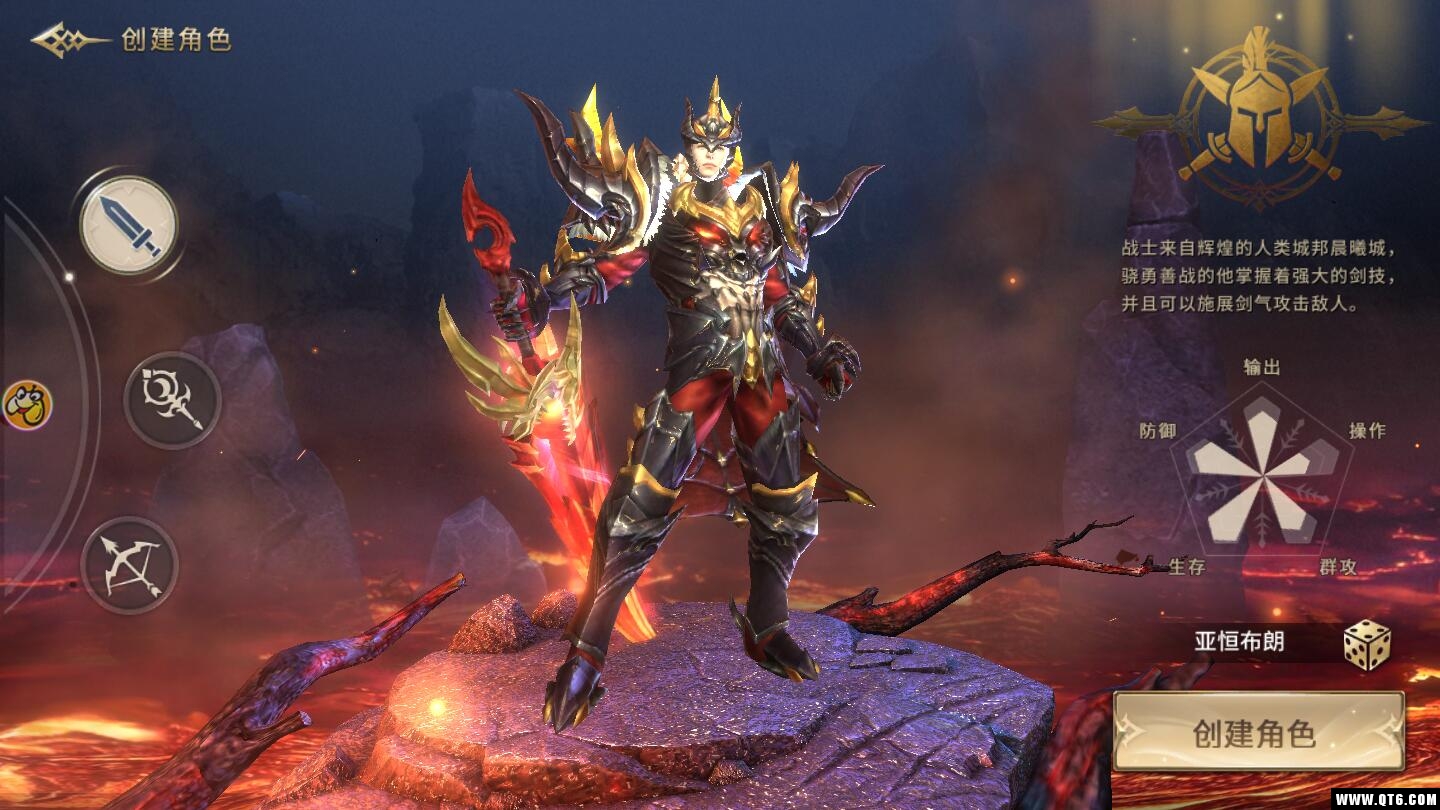Choose the mage staff class icon
This screenshot has width=1440, height=810.
pyautogui.click(x=172, y=400)
